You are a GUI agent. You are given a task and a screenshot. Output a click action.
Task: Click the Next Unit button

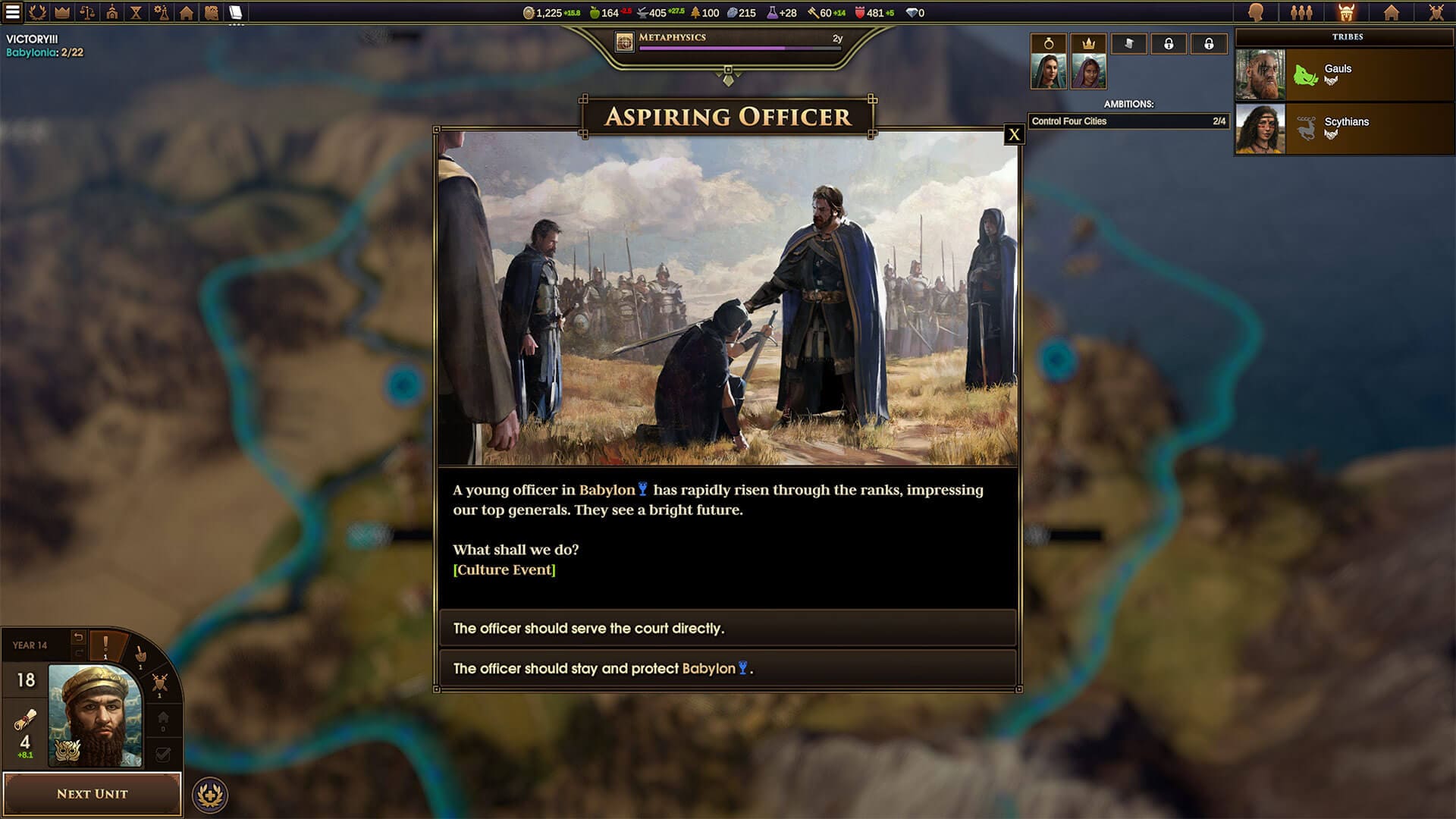click(x=92, y=793)
